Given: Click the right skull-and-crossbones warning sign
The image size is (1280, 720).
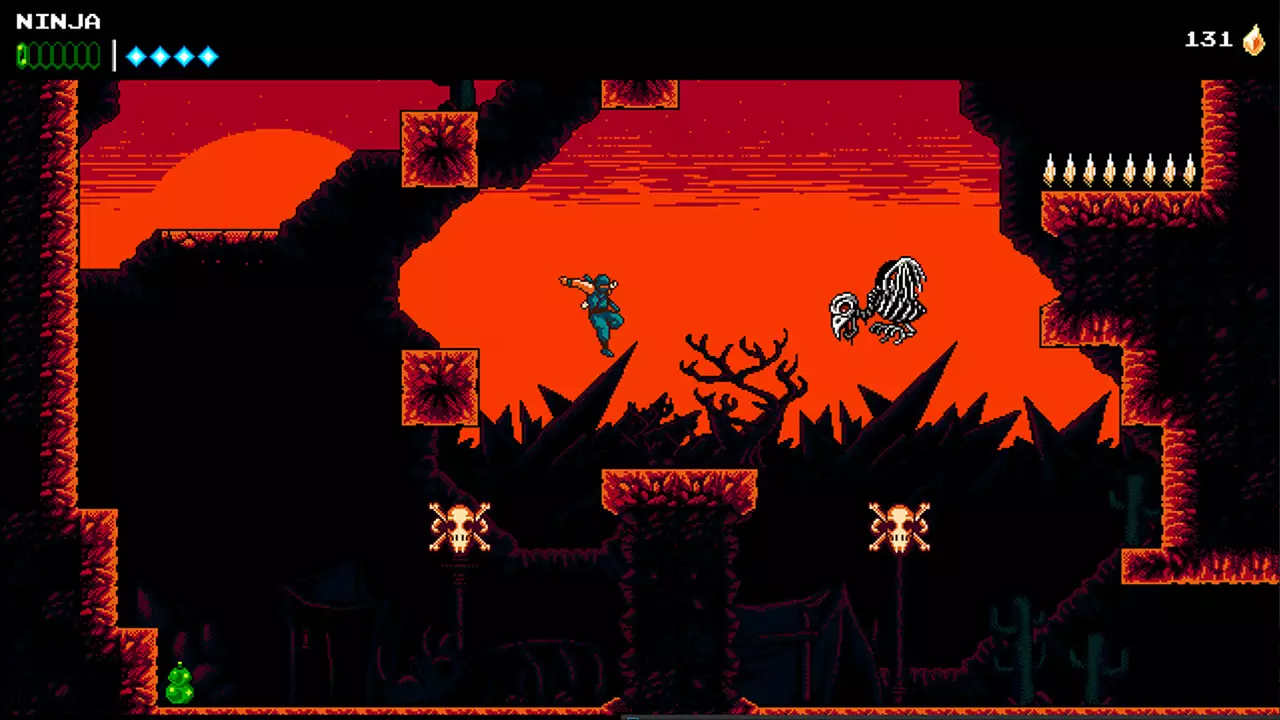Looking at the screenshot, I should (900, 527).
